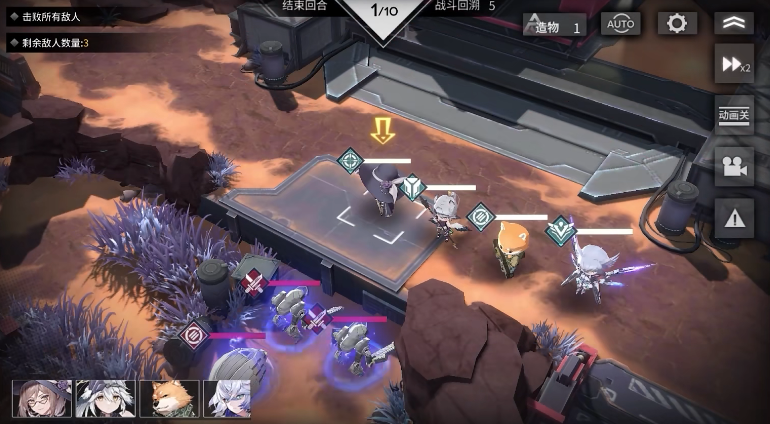Open the 造物 creations panel
Viewport: 770px width, 424px height.
tap(555, 26)
